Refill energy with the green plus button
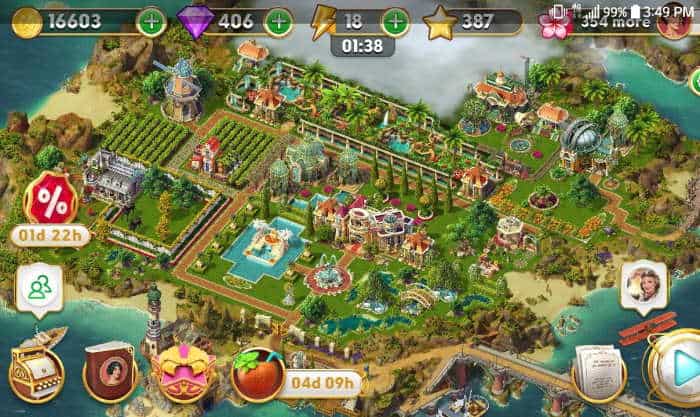The height and width of the screenshot is (417, 700). click(395, 21)
